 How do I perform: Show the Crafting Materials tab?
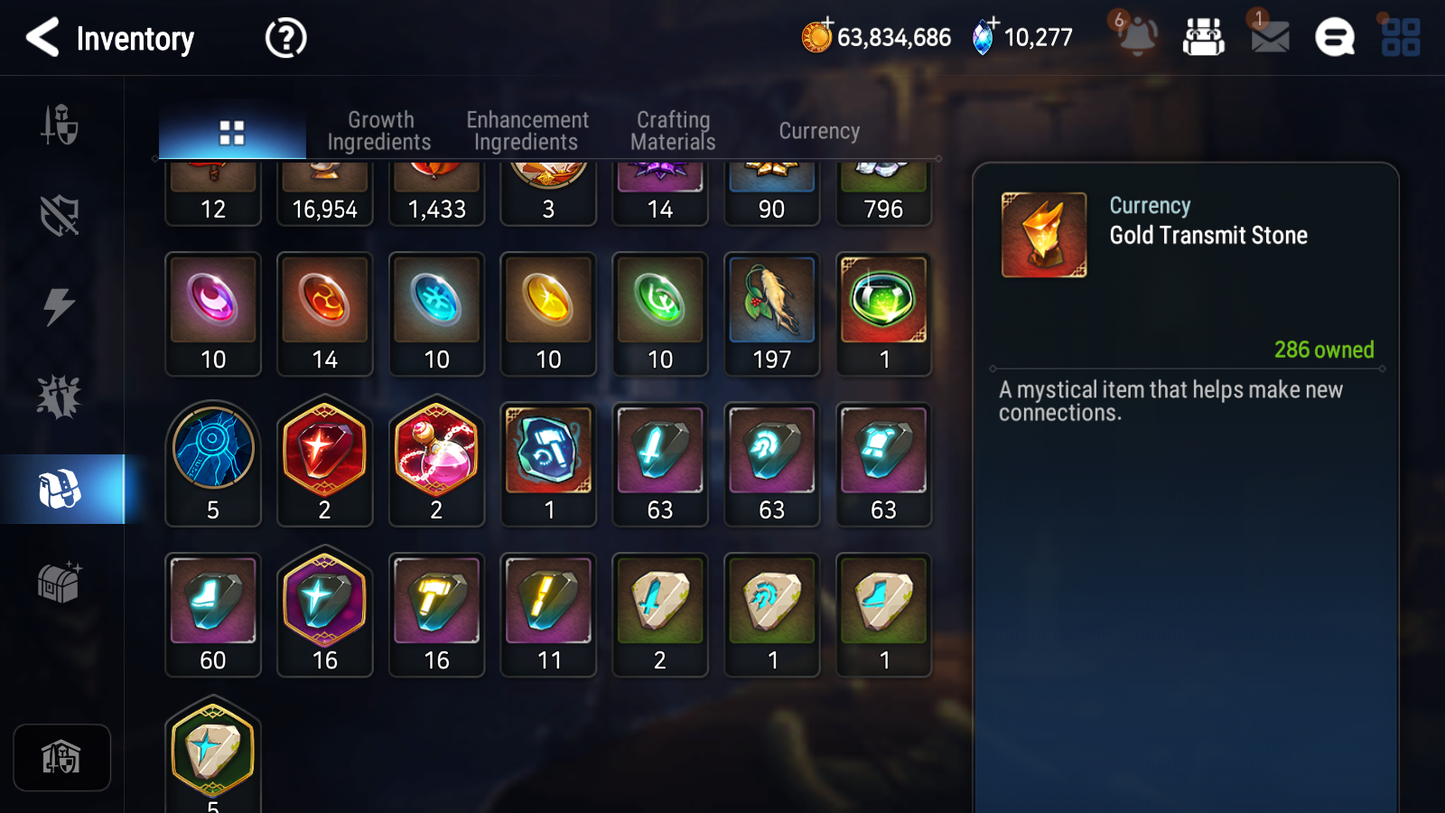(x=673, y=131)
